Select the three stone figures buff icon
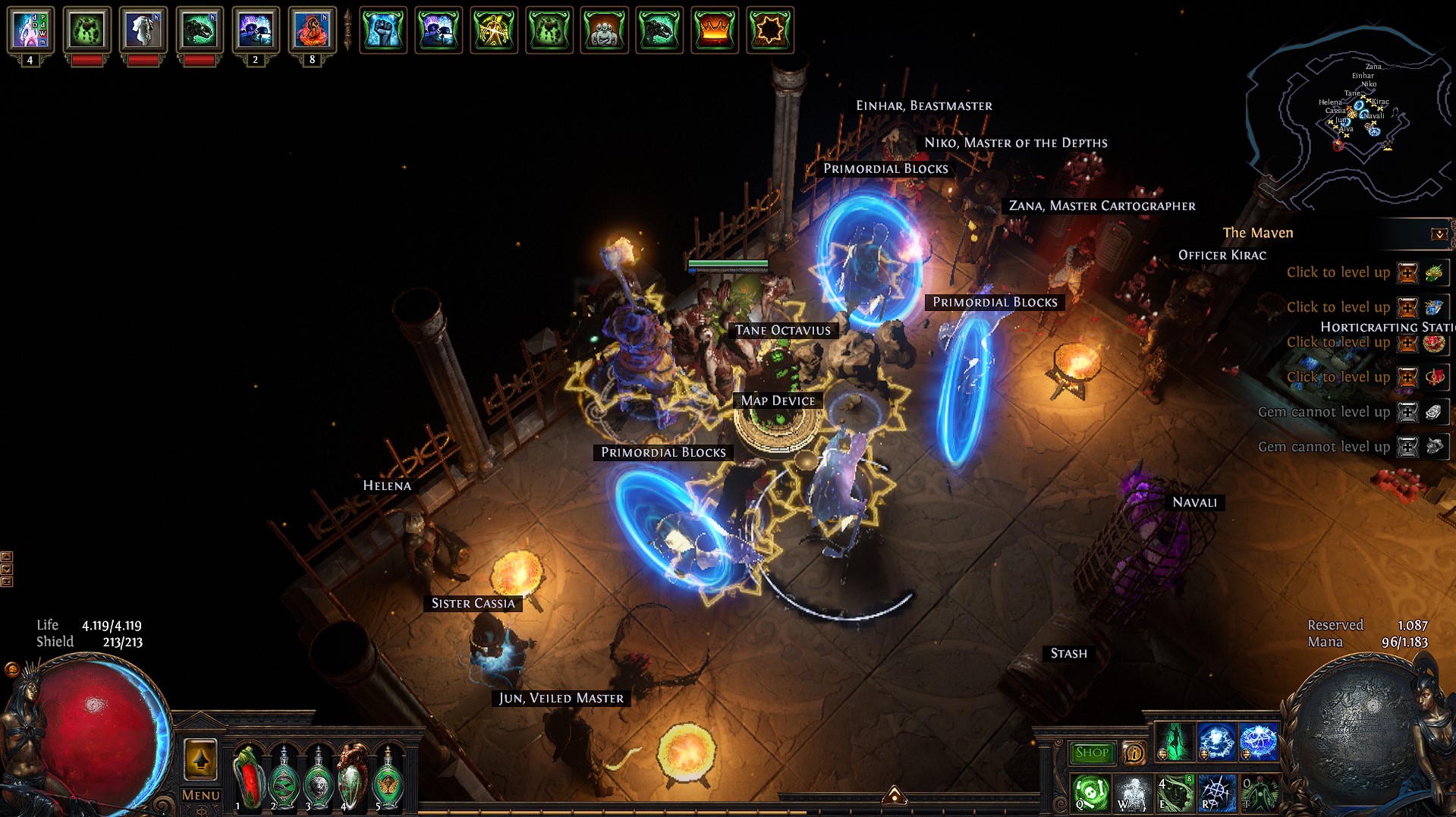 [x=604, y=30]
